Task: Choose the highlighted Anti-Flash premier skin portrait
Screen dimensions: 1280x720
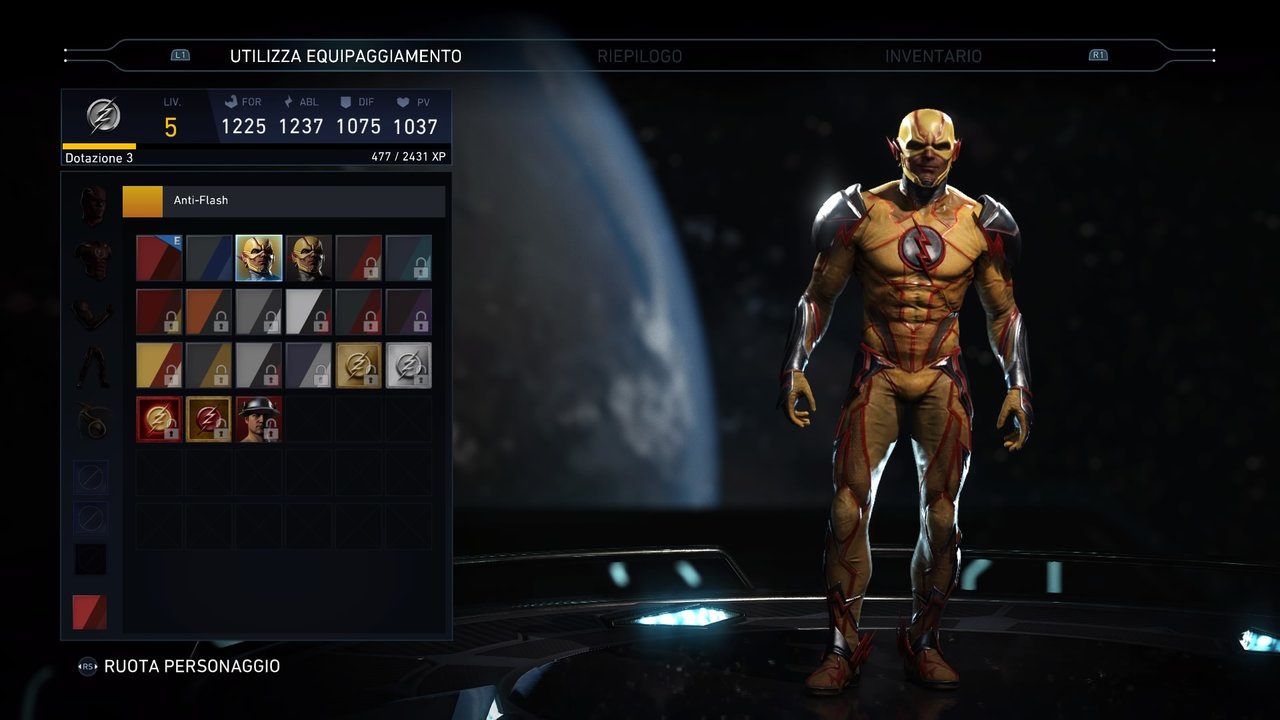Action: (259, 258)
